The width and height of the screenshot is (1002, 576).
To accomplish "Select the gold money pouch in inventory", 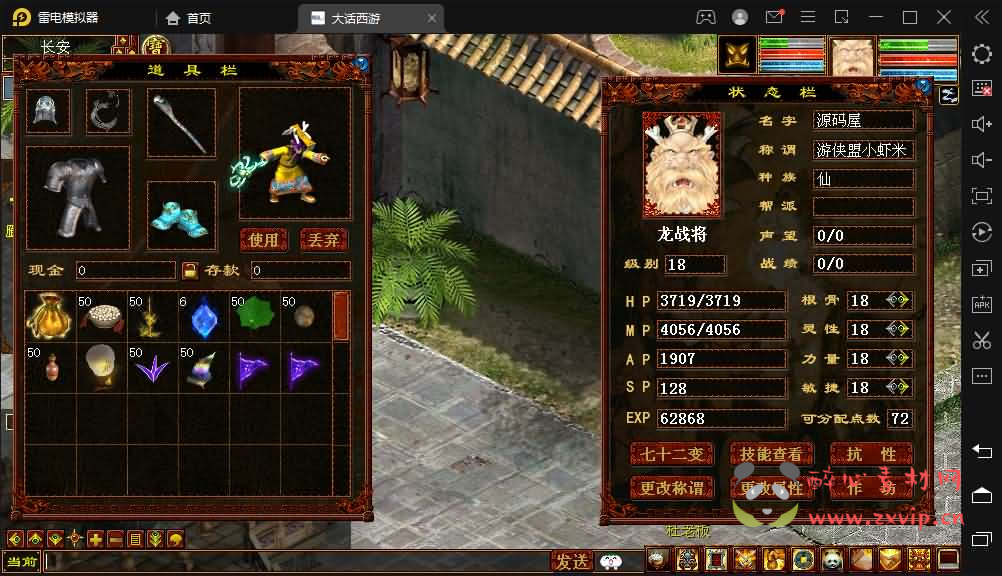I will 48,316.
